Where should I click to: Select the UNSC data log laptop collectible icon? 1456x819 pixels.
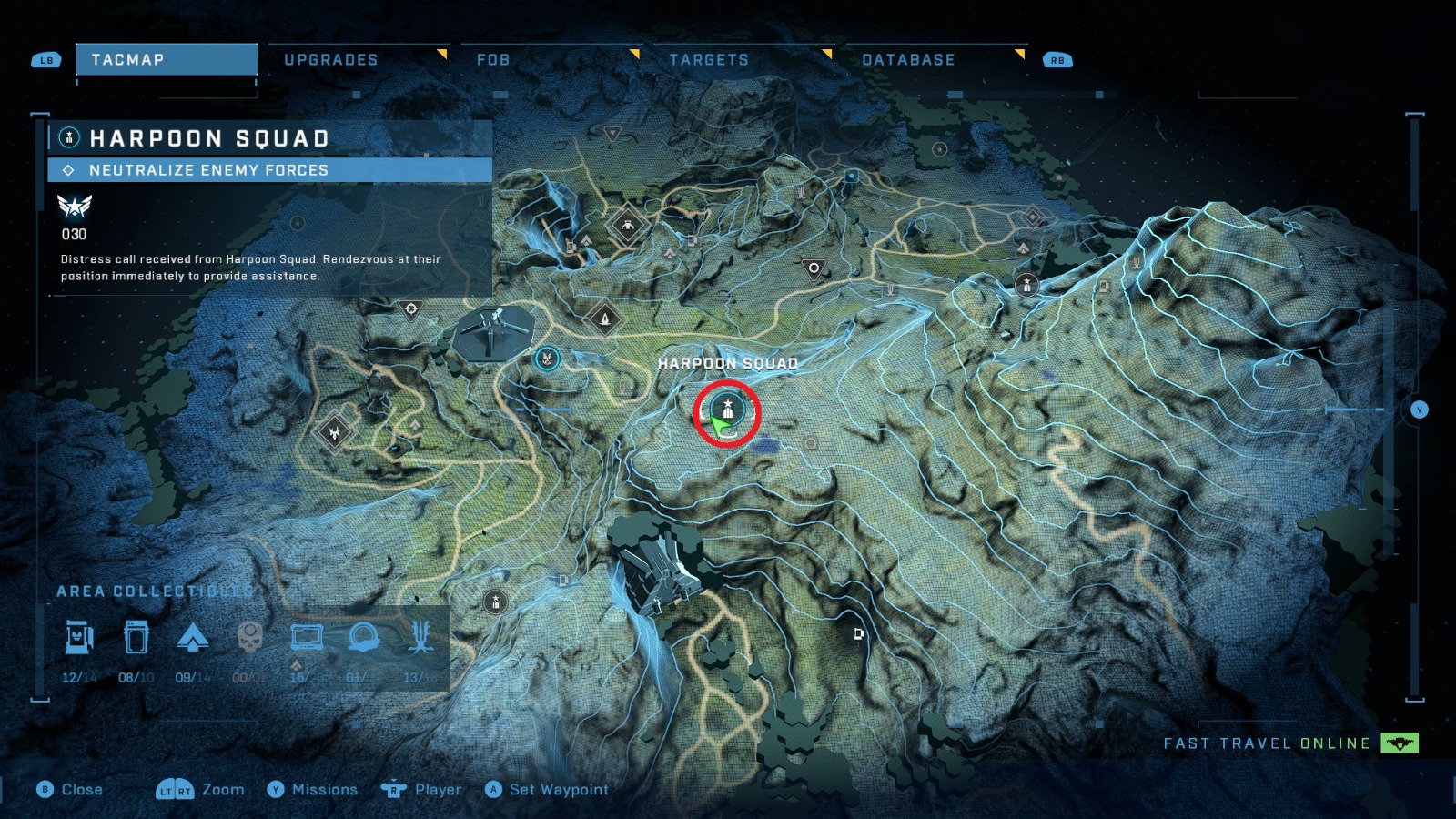tap(305, 639)
